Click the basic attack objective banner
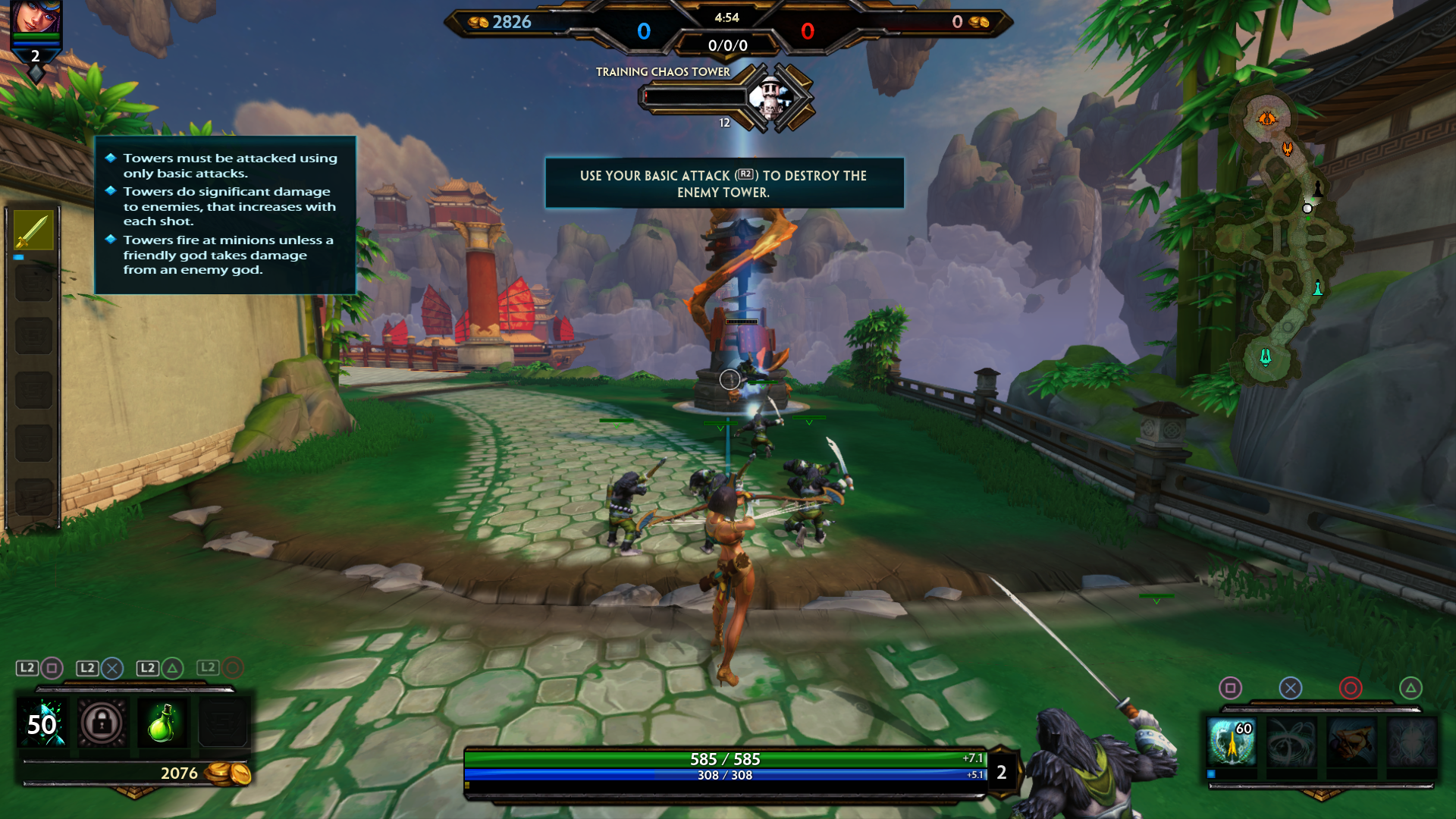The width and height of the screenshot is (1456, 819). 723,184
